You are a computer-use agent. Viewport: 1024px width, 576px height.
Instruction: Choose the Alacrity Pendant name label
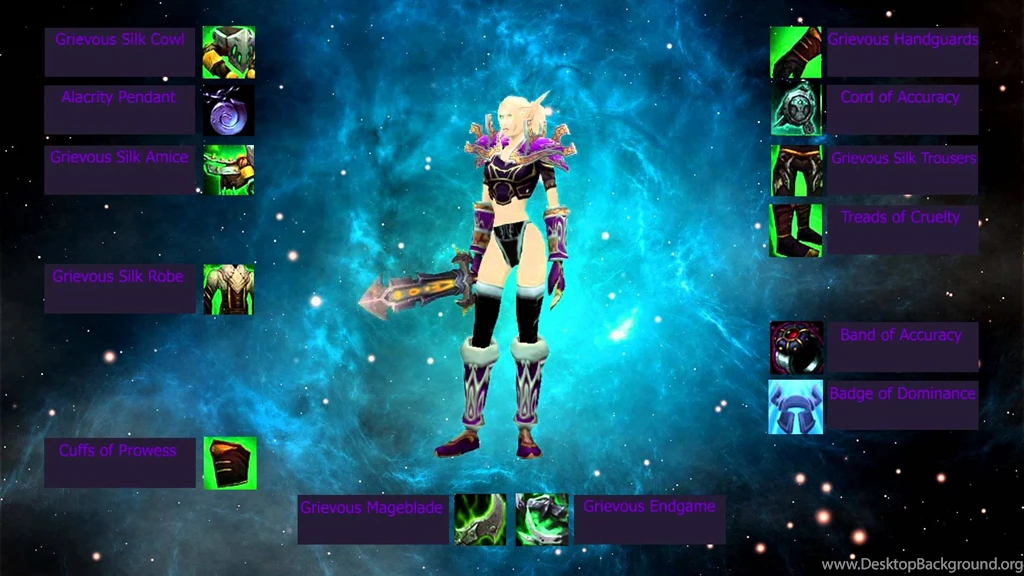(x=118, y=98)
